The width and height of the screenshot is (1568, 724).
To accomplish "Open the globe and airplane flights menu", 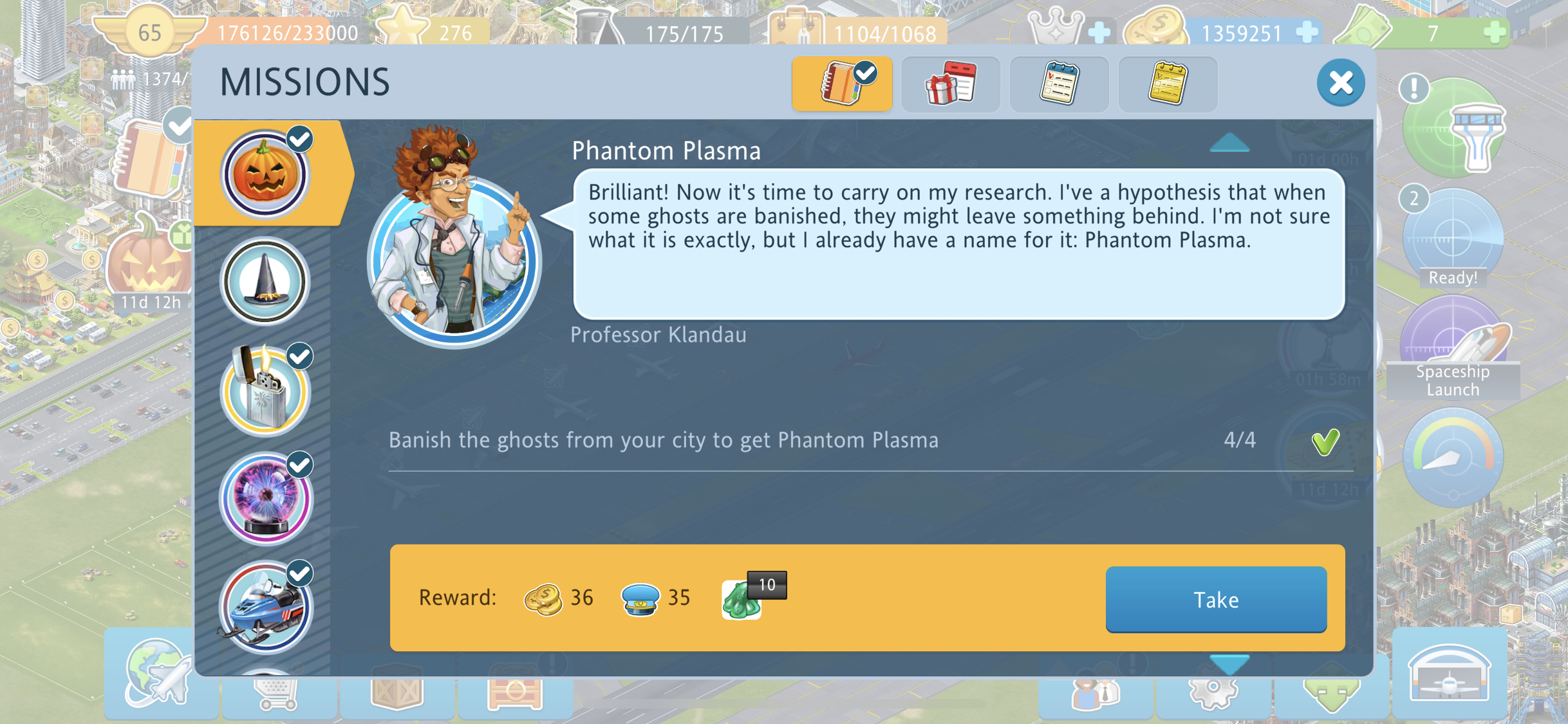I will point(159,674).
